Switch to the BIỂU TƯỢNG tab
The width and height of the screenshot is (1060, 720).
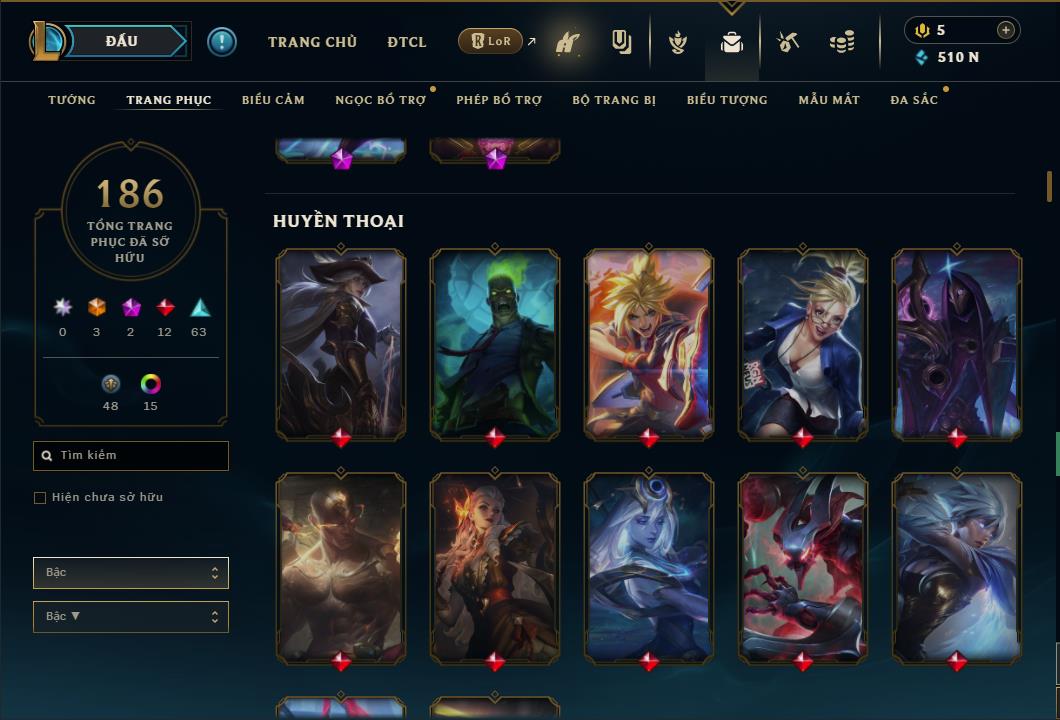[x=727, y=100]
